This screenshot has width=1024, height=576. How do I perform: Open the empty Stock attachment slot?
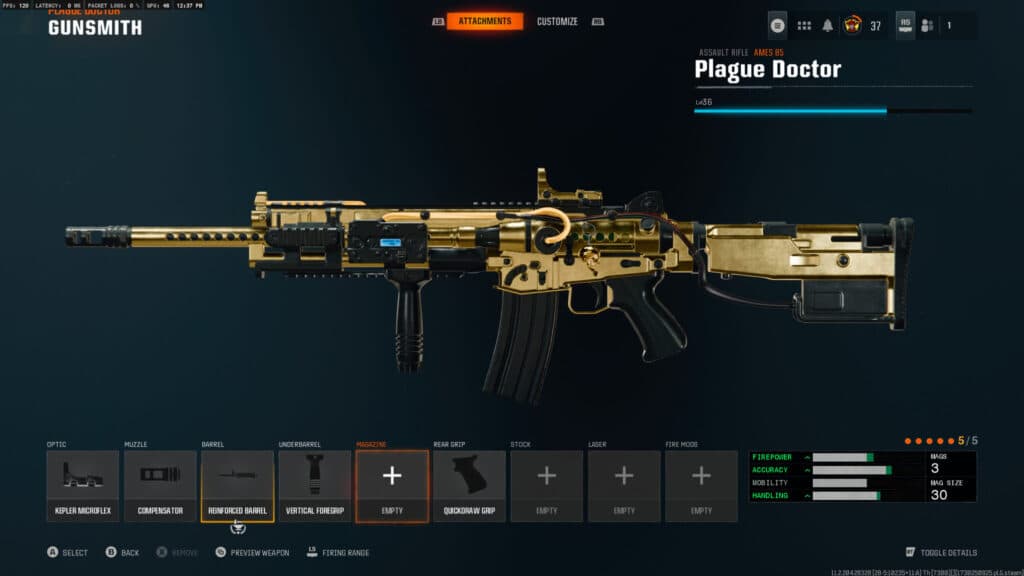(547, 485)
